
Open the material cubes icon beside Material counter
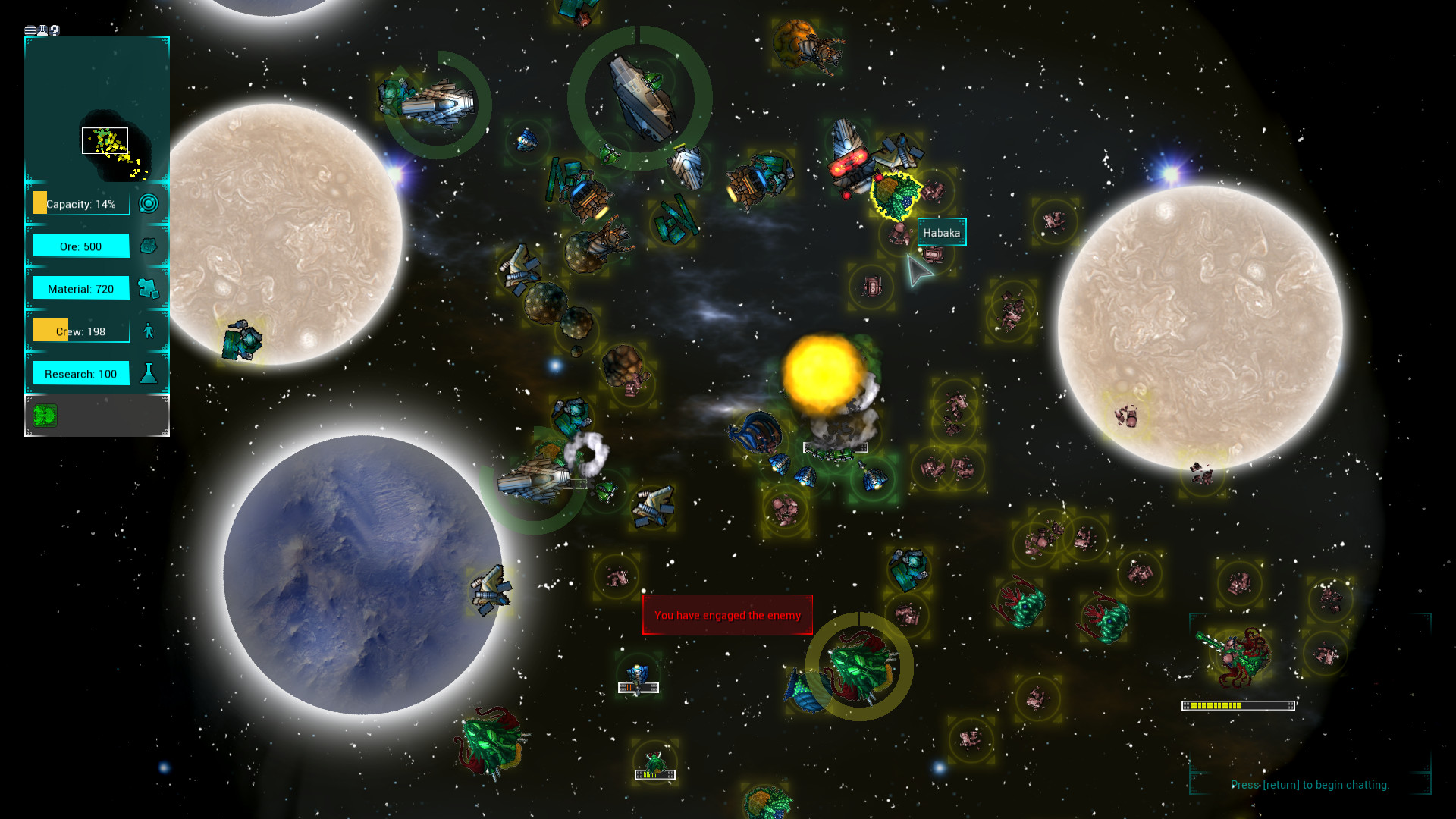click(x=149, y=288)
